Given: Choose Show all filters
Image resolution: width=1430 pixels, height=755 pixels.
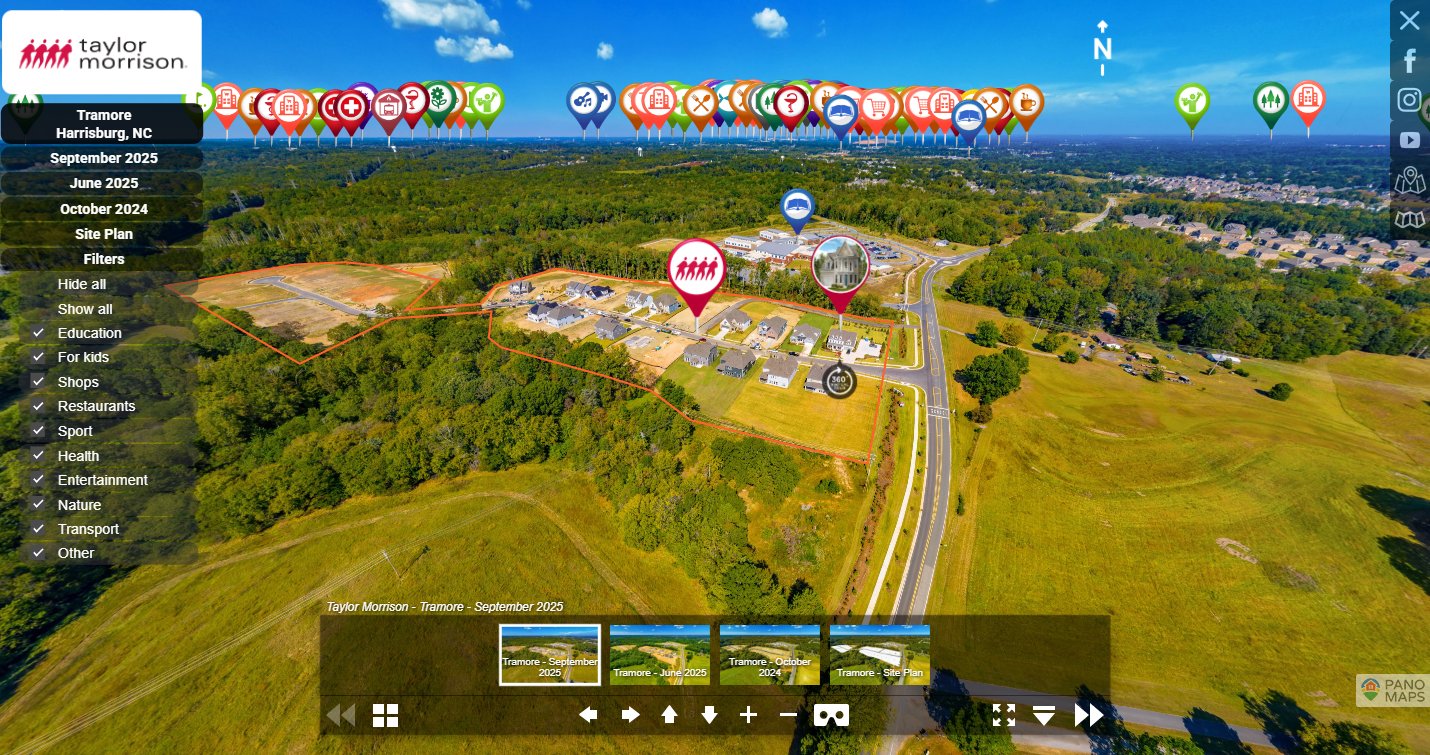Looking at the screenshot, I should pyautogui.click(x=85, y=309).
